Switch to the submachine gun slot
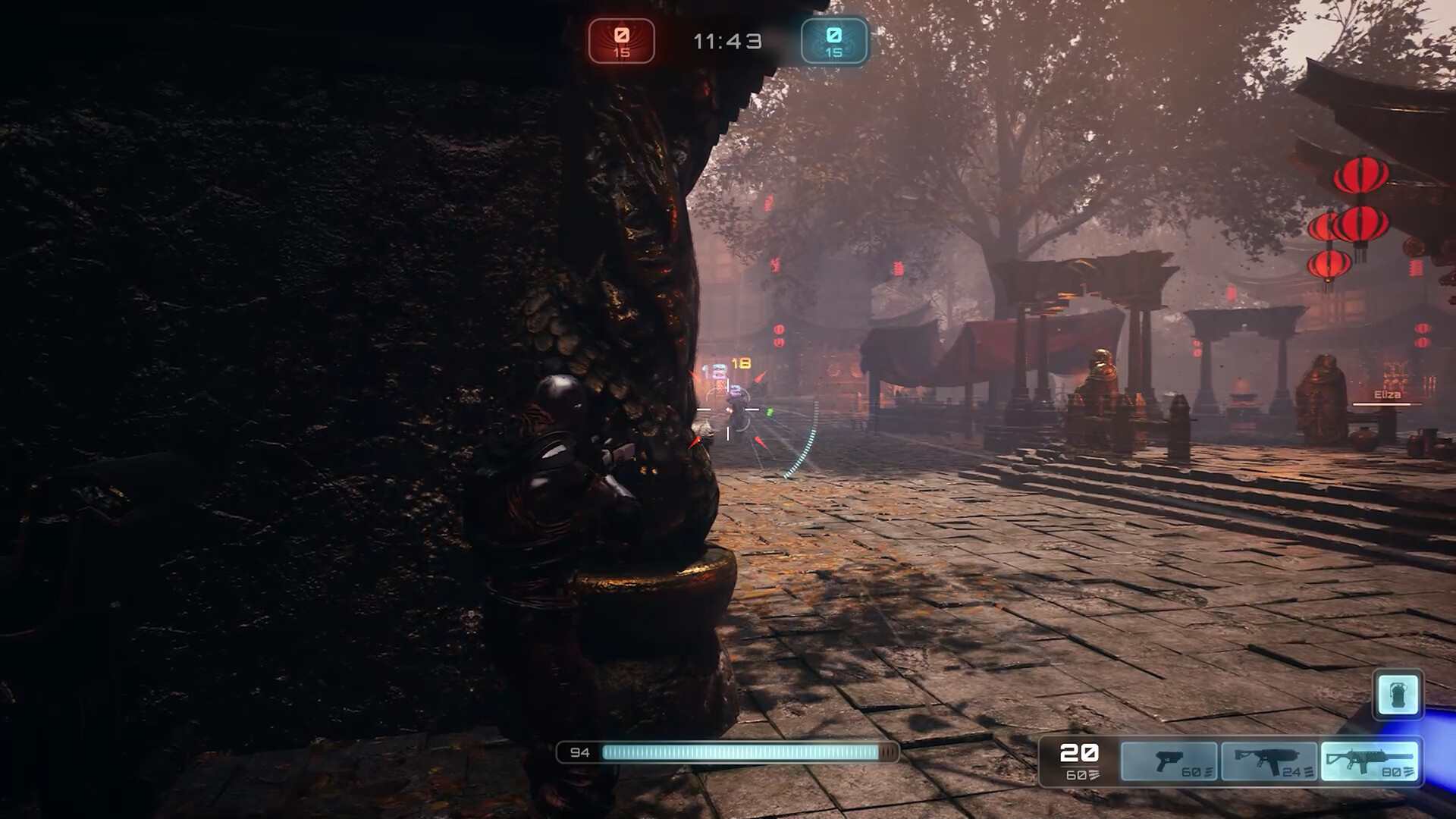Screen dimensions: 1456x819 coord(1269,761)
